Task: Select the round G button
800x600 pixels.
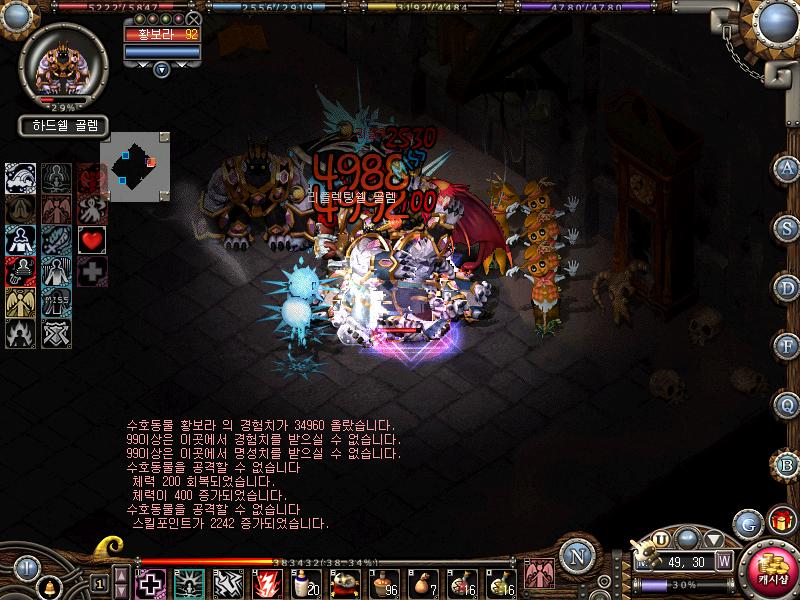Action: [746, 523]
